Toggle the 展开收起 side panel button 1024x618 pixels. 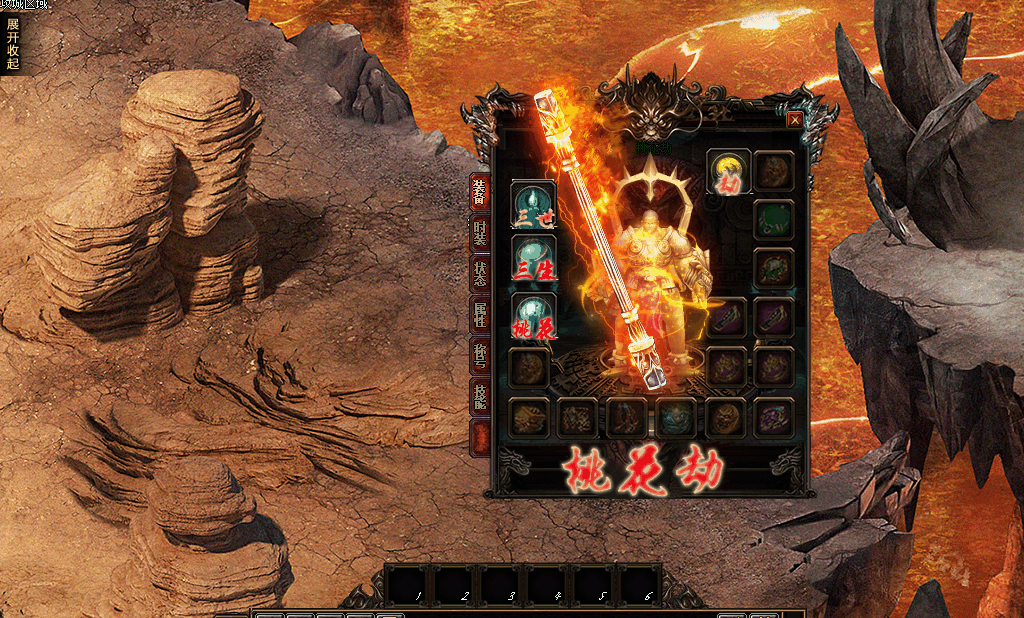12,43
